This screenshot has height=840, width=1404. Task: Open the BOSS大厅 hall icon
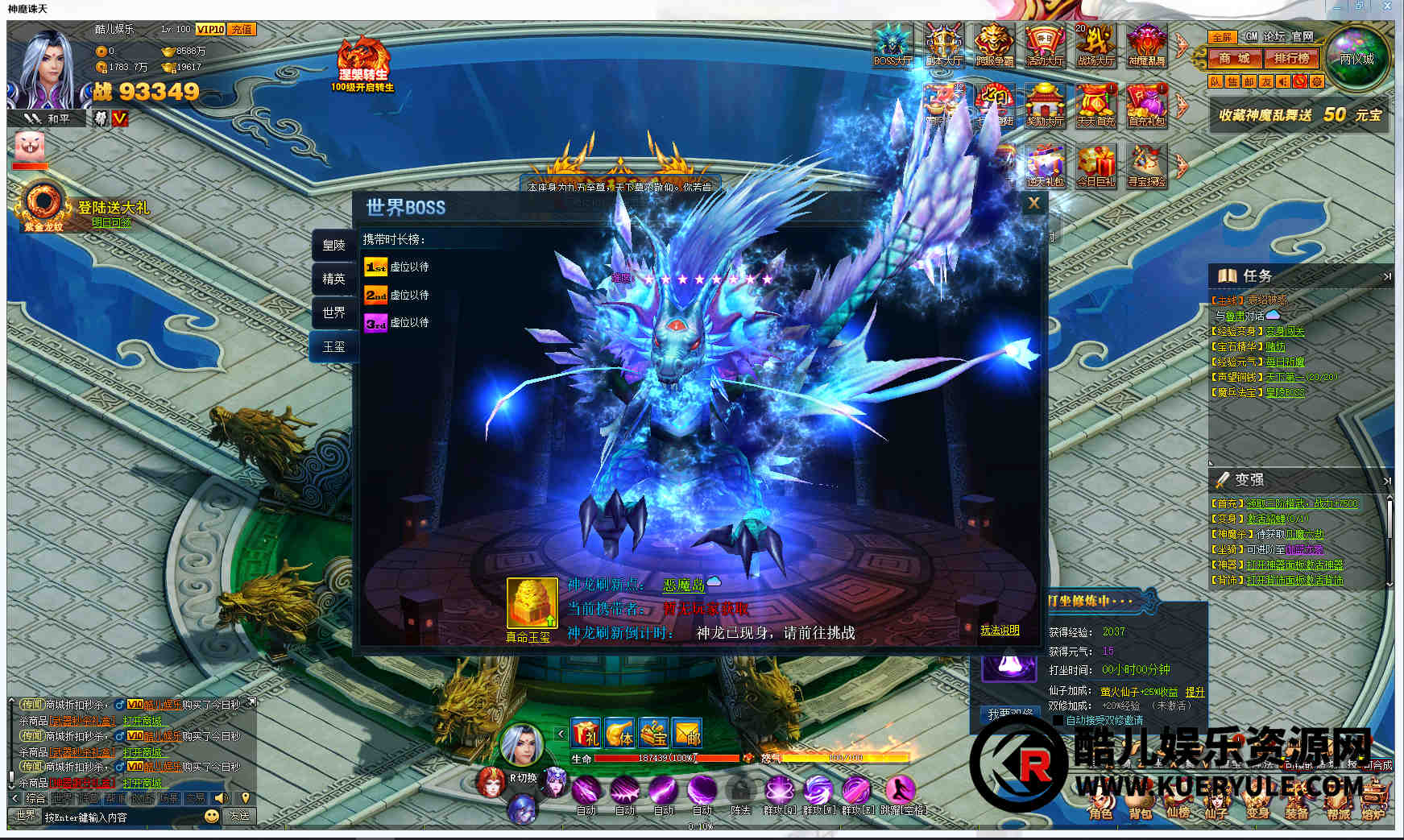pyautogui.click(x=893, y=44)
